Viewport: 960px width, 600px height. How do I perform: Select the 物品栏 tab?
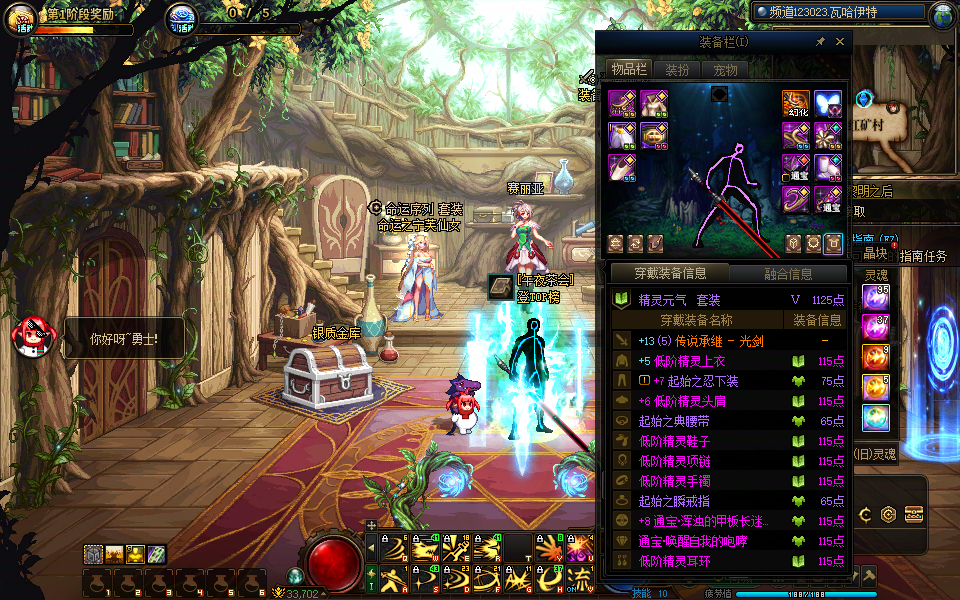point(629,70)
